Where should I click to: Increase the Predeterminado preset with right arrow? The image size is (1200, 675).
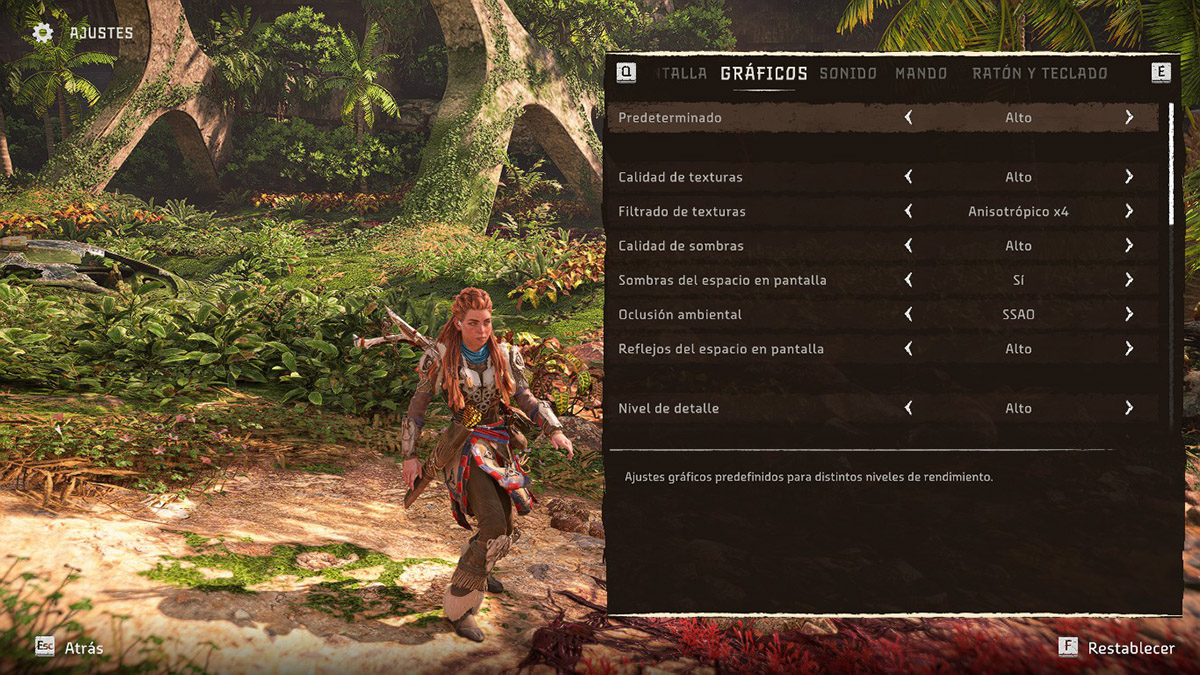(1129, 117)
